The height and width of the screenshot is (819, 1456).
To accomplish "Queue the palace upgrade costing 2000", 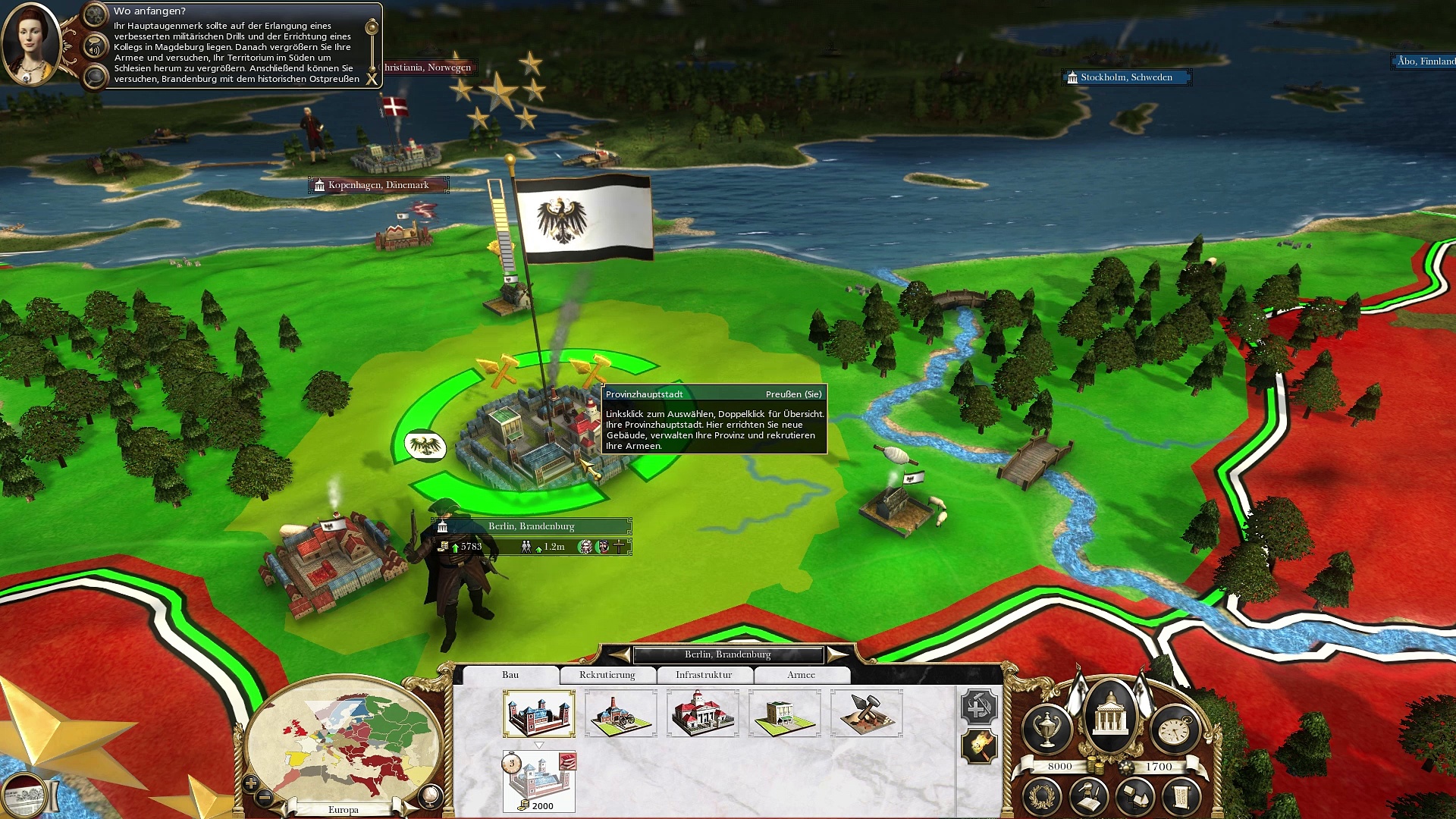I will [x=538, y=781].
